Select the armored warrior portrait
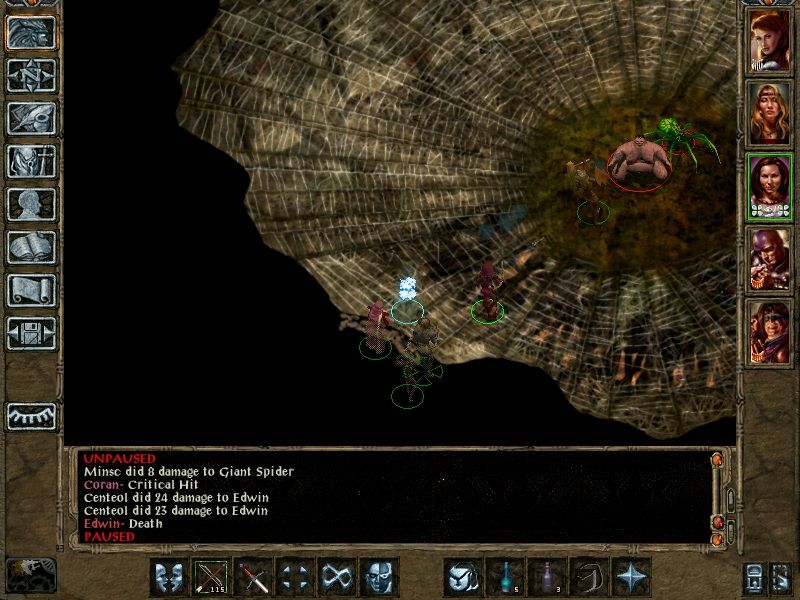The width and height of the screenshot is (800, 600). 769,258
